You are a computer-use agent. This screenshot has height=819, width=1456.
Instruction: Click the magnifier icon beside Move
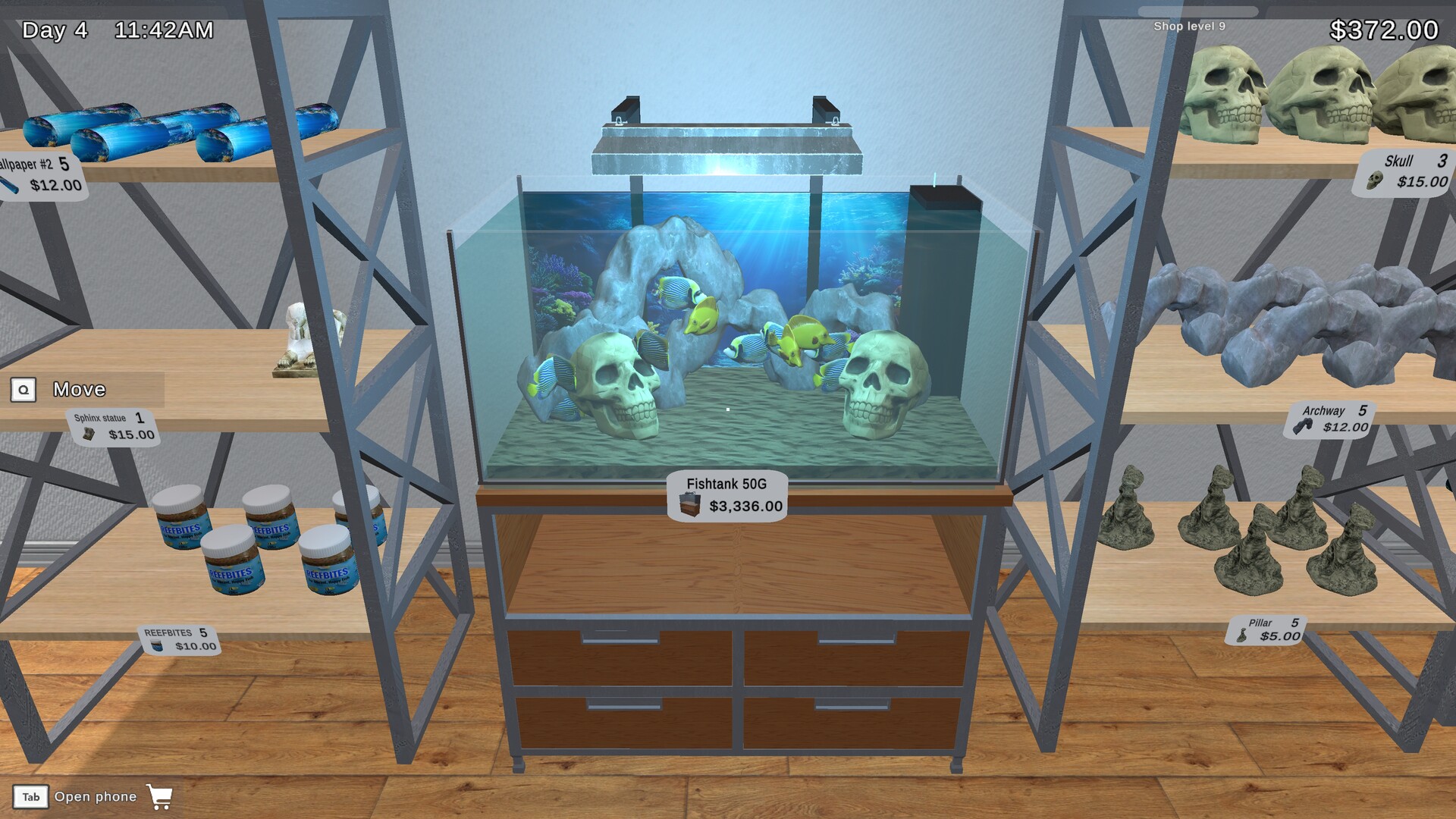(x=24, y=390)
